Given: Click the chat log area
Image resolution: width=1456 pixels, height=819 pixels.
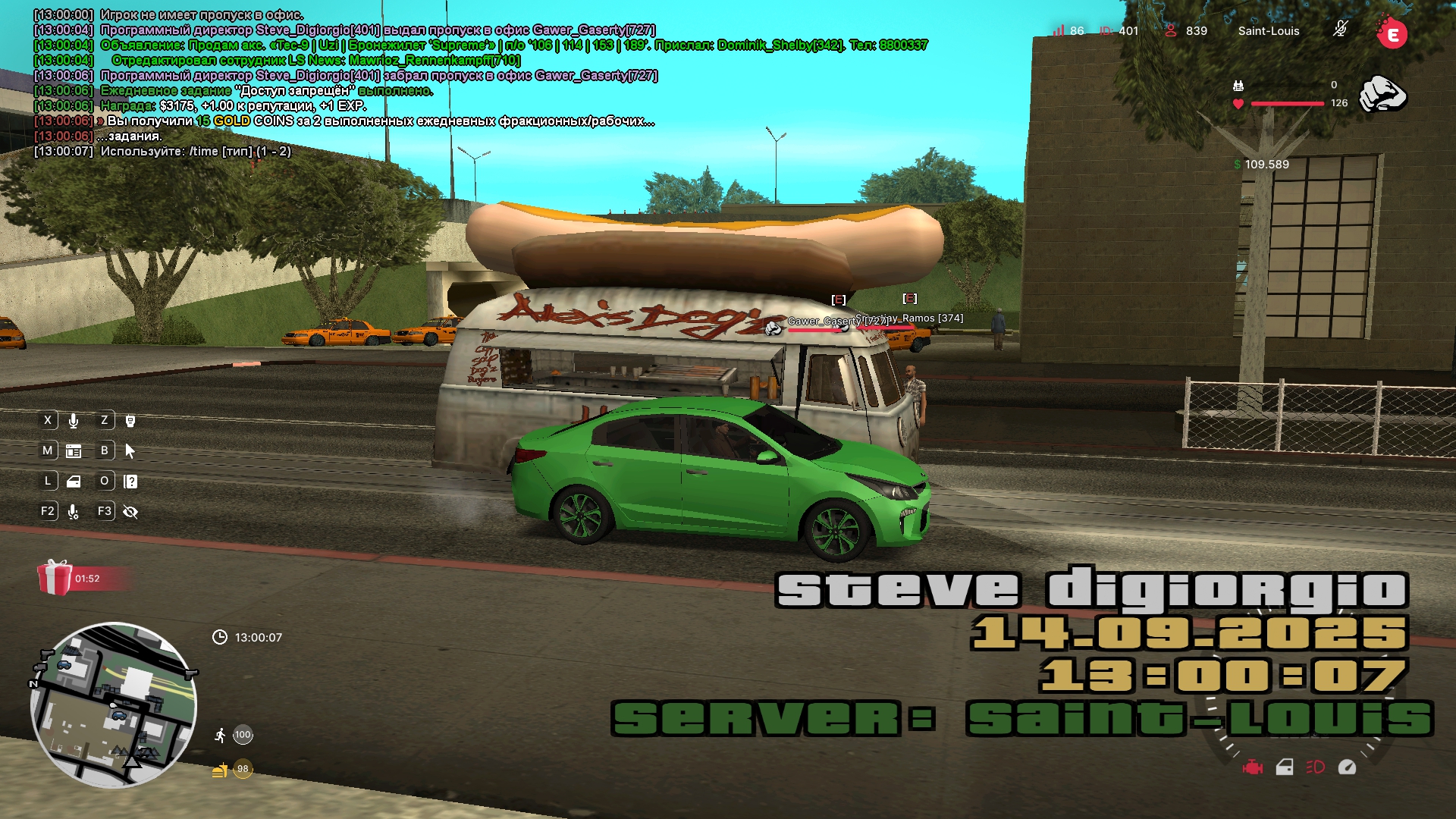Looking at the screenshot, I should tap(341, 83).
